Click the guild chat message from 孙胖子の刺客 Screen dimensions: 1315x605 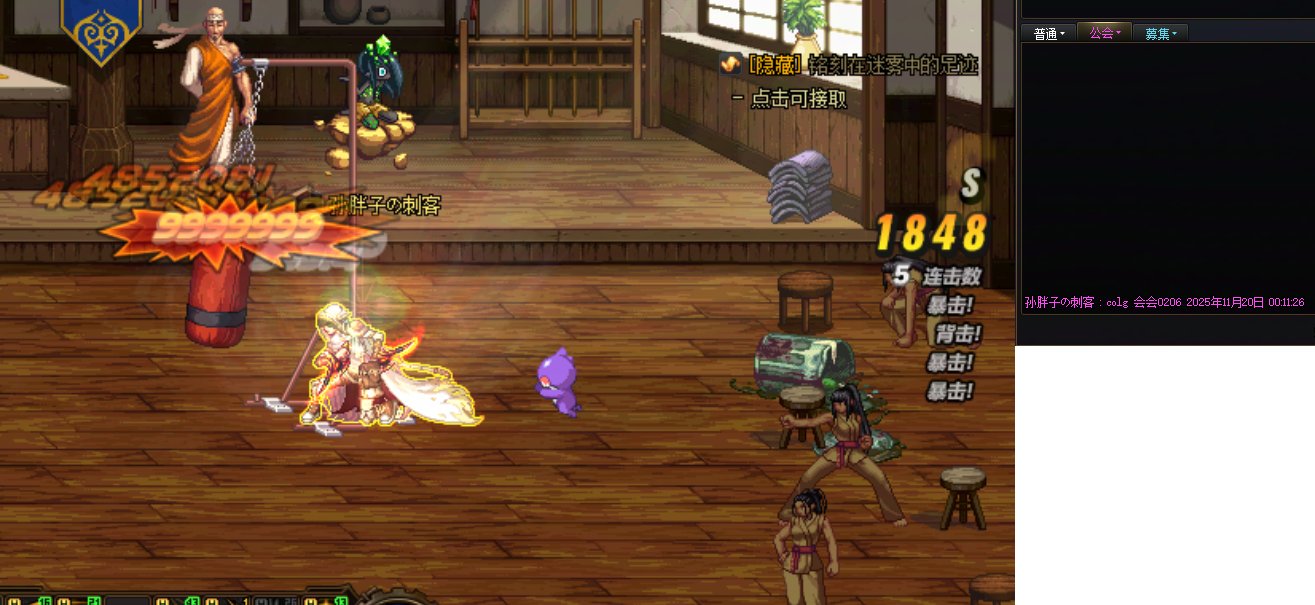coord(1164,302)
